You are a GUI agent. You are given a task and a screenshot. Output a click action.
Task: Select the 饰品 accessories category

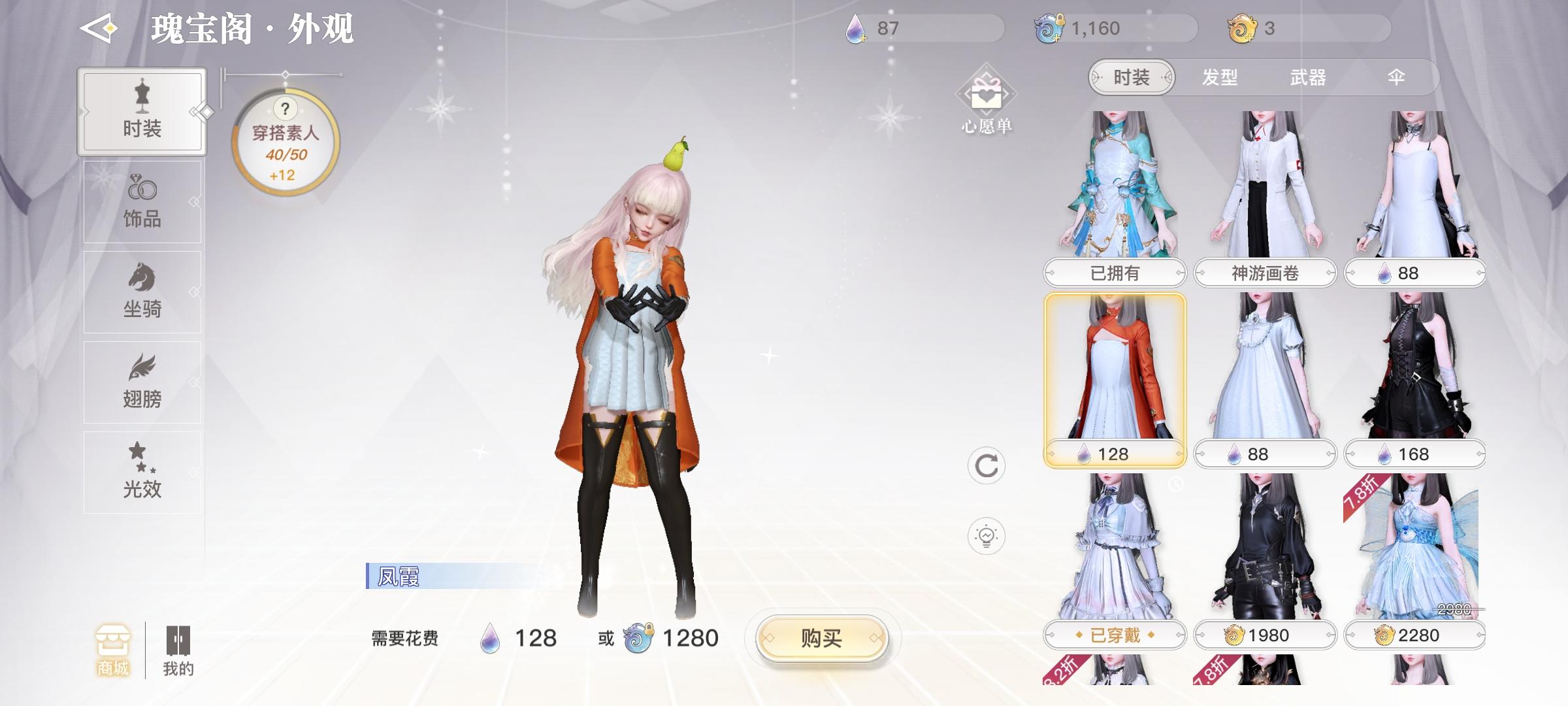[x=142, y=200]
